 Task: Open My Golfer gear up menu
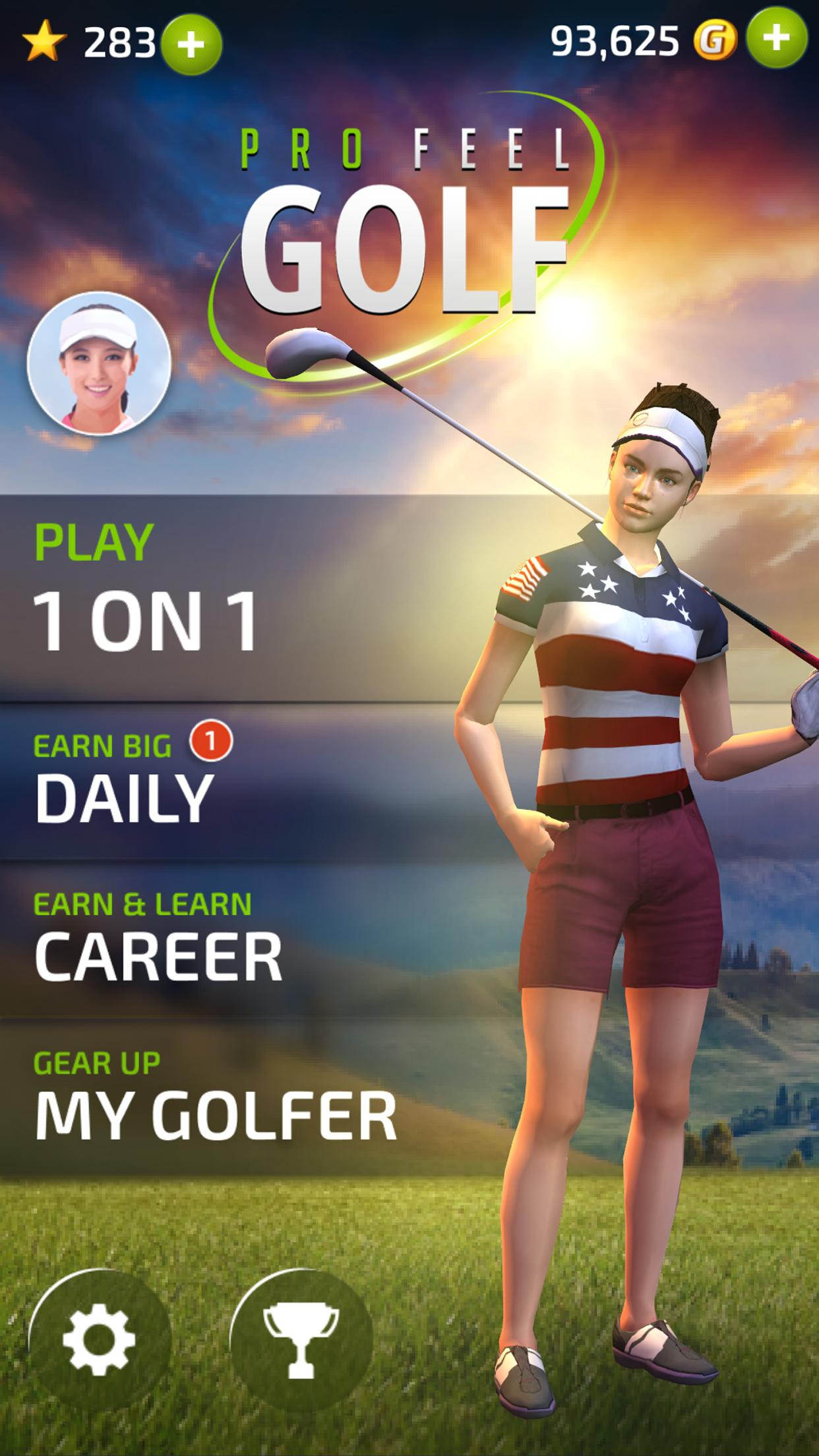pyautogui.click(x=215, y=1098)
